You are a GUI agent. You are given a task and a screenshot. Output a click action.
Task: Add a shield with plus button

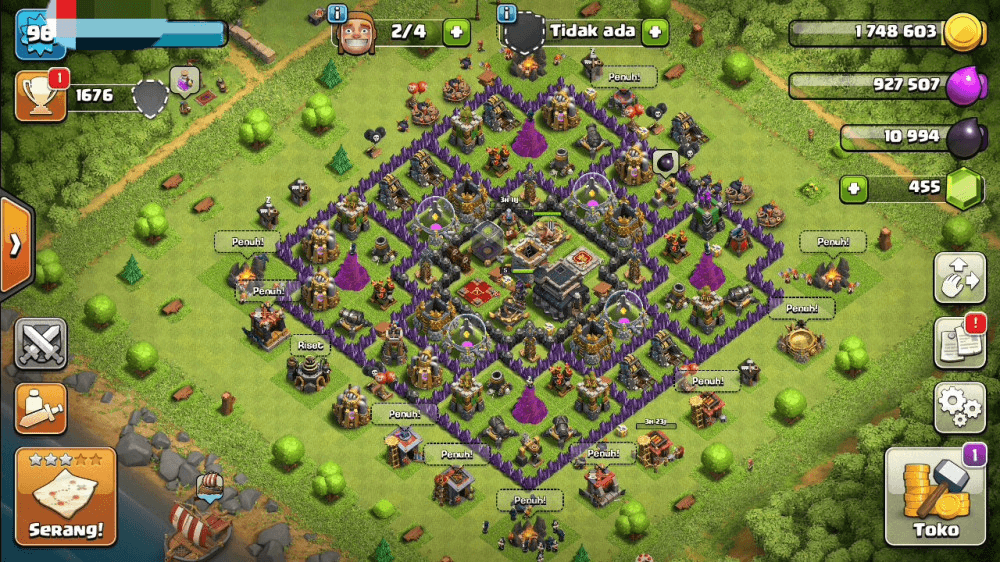pos(655,31)
